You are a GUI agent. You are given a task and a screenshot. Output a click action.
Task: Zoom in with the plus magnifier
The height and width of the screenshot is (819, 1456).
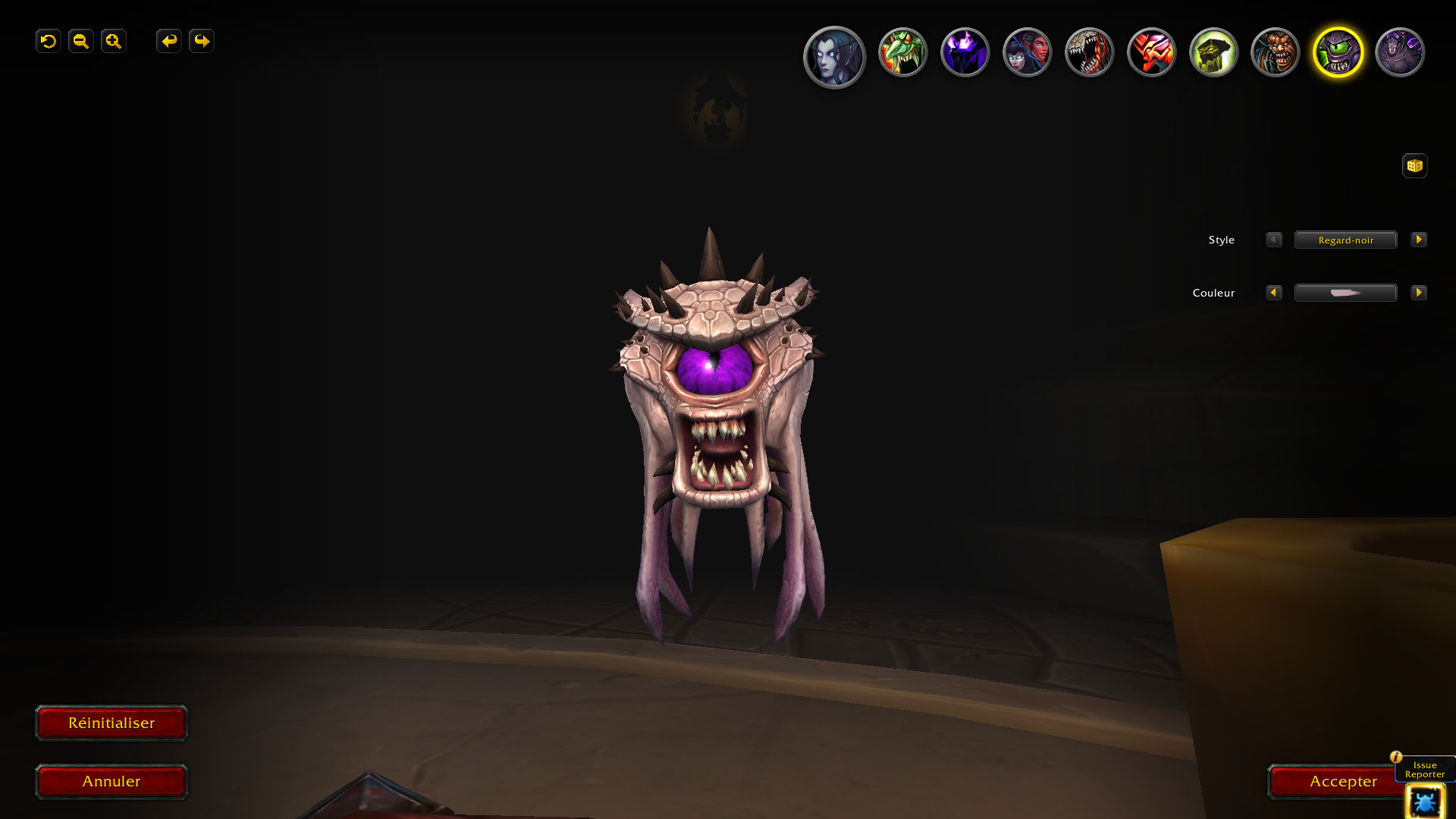(x=114, y=41)
